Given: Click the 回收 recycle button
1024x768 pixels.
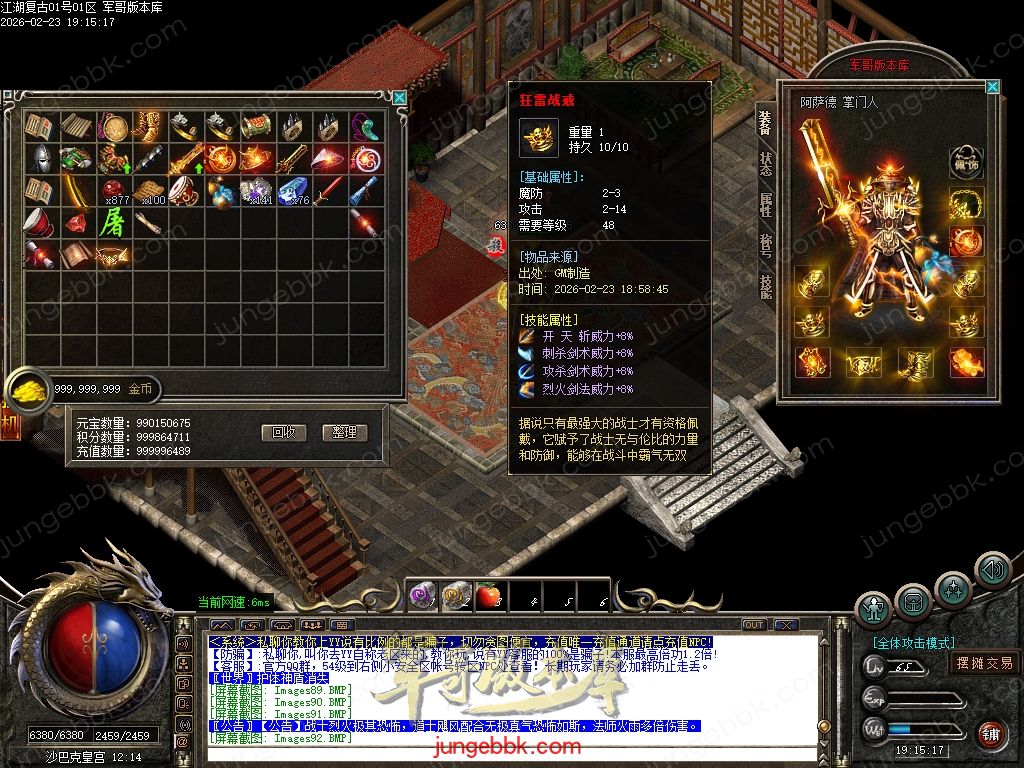Looking at the screenshot, I should click(283, 432).
